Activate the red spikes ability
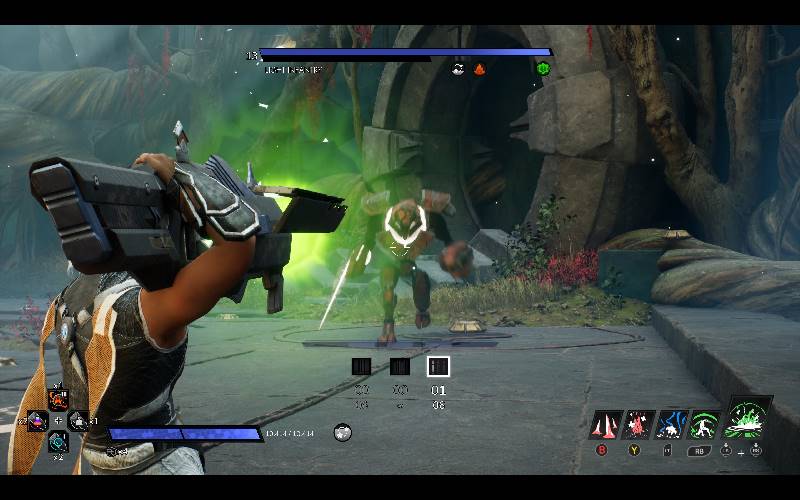Viewport: 800px width, 500px height. tap(603, 425)
